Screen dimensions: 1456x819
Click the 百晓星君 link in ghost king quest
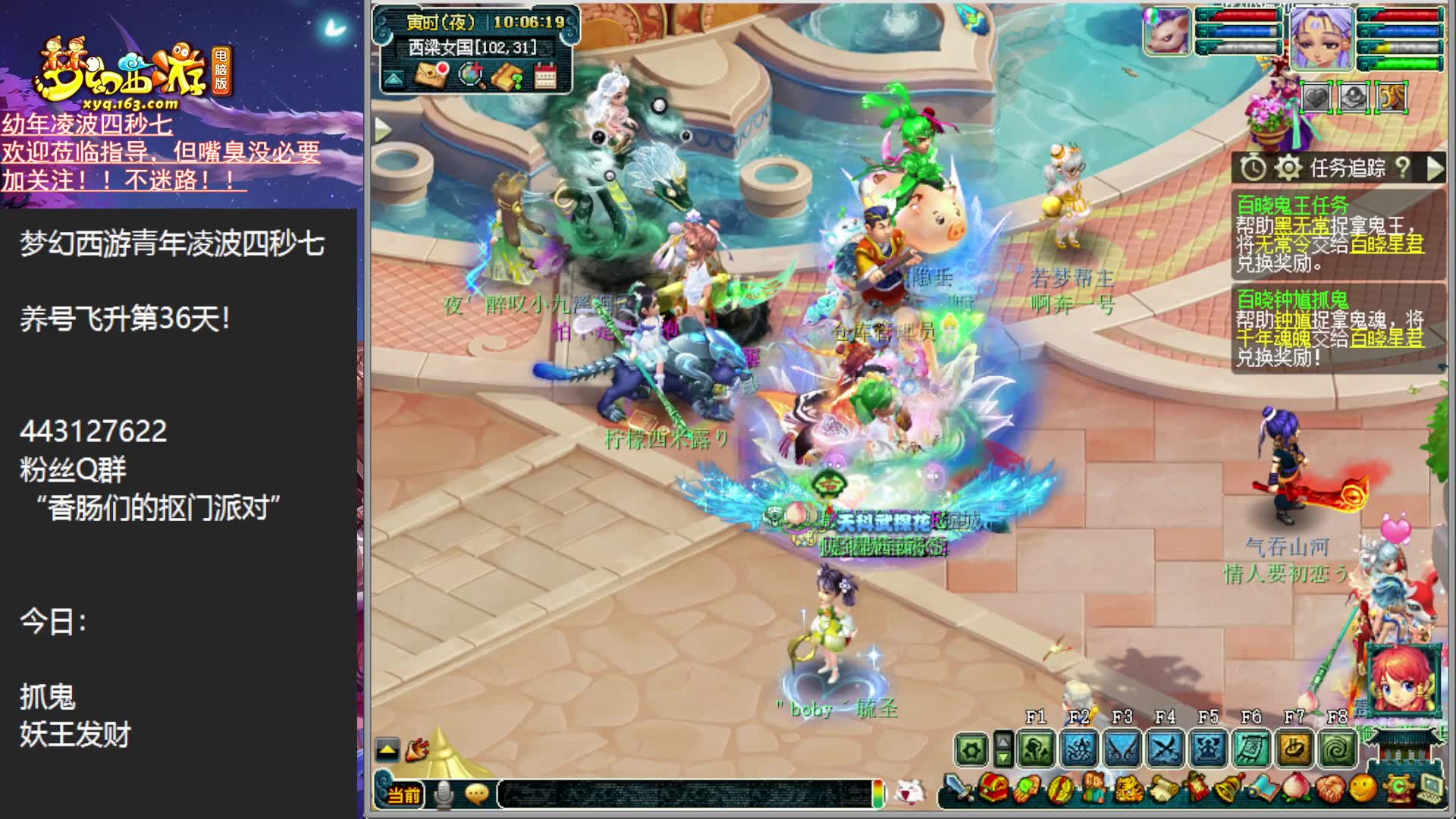pyautogui.click(x=1386, y=243)
